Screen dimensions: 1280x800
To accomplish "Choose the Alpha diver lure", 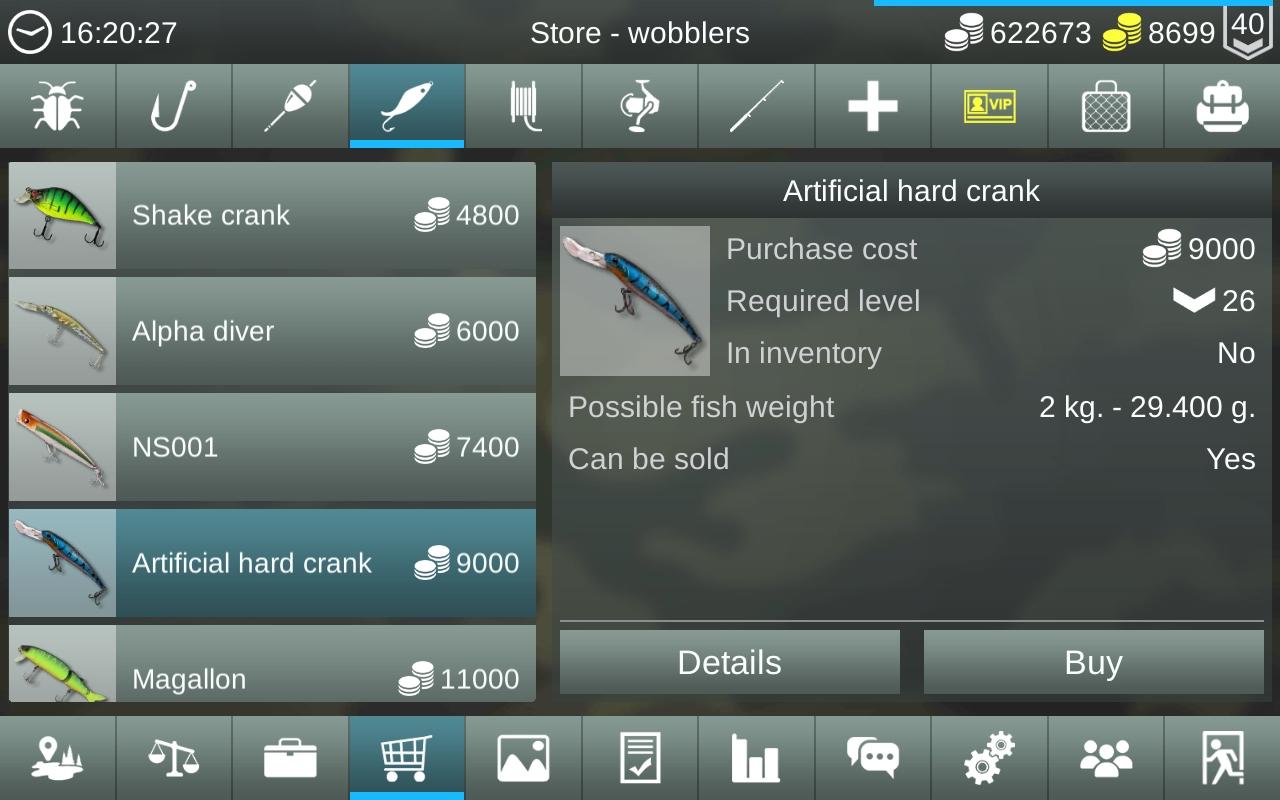I will [x=272, y=332].
